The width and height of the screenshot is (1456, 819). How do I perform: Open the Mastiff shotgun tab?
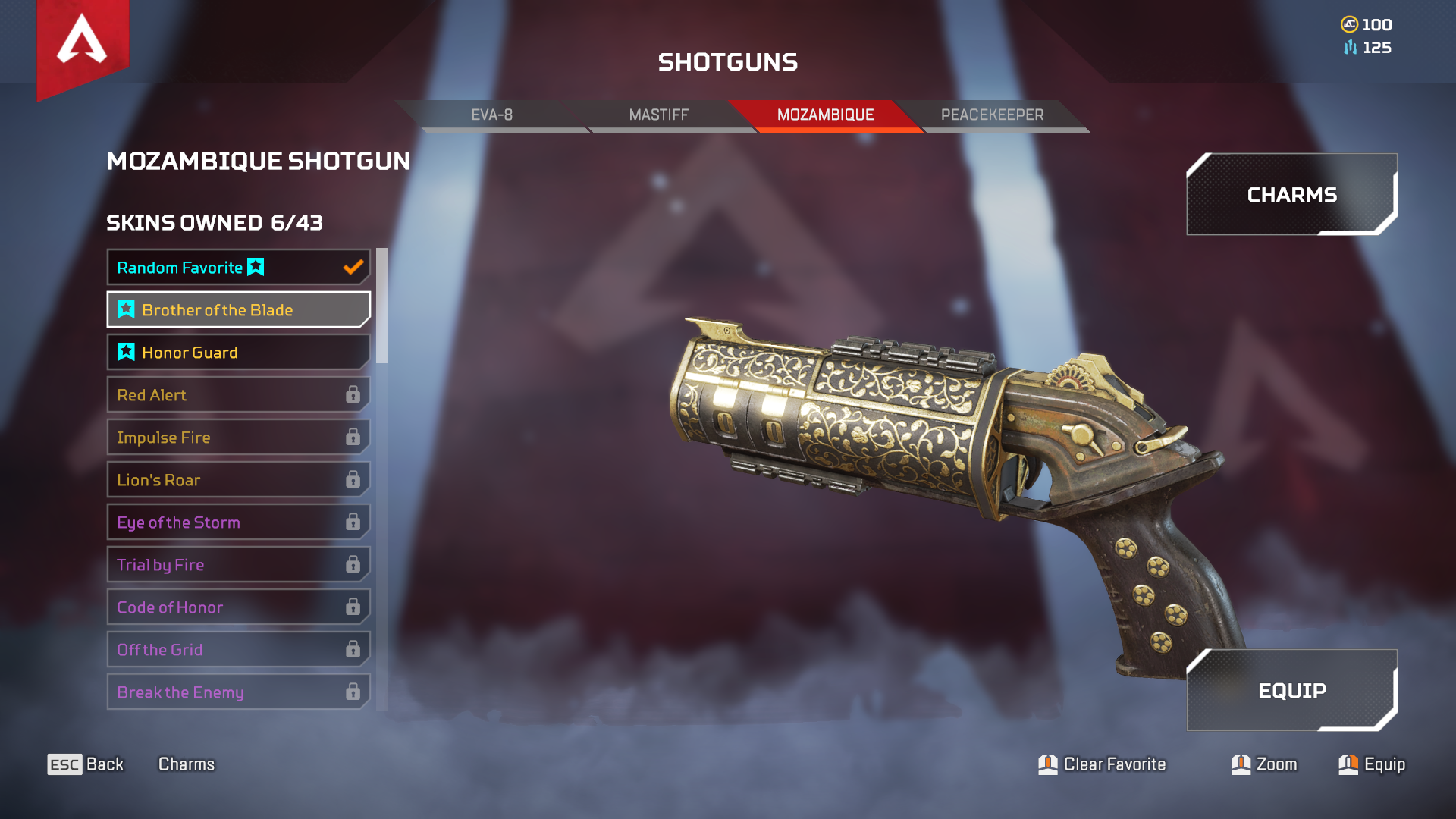[x=658, y=115]
